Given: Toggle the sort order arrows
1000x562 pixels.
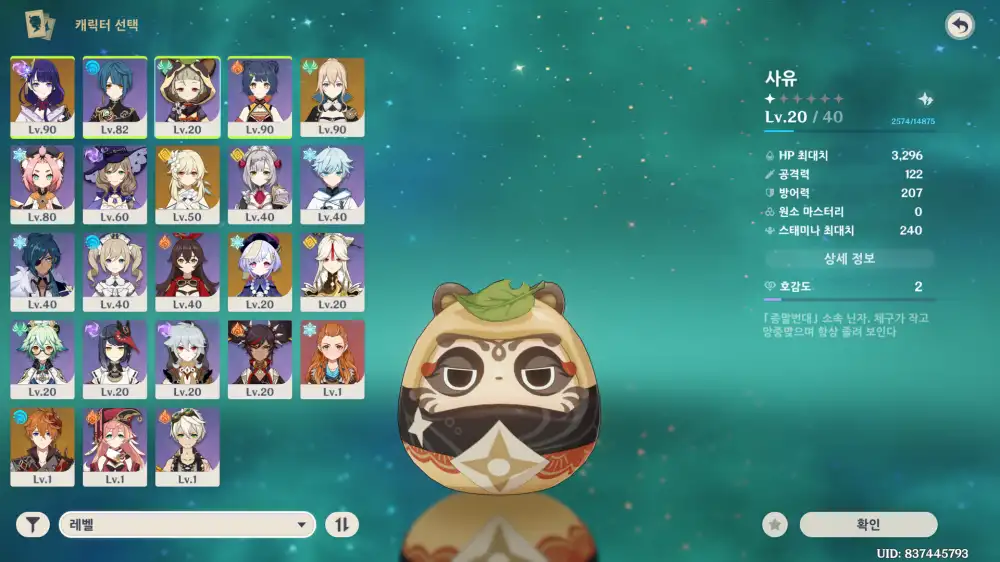Looking at the screenshot, I should click(x=342, y=524).
